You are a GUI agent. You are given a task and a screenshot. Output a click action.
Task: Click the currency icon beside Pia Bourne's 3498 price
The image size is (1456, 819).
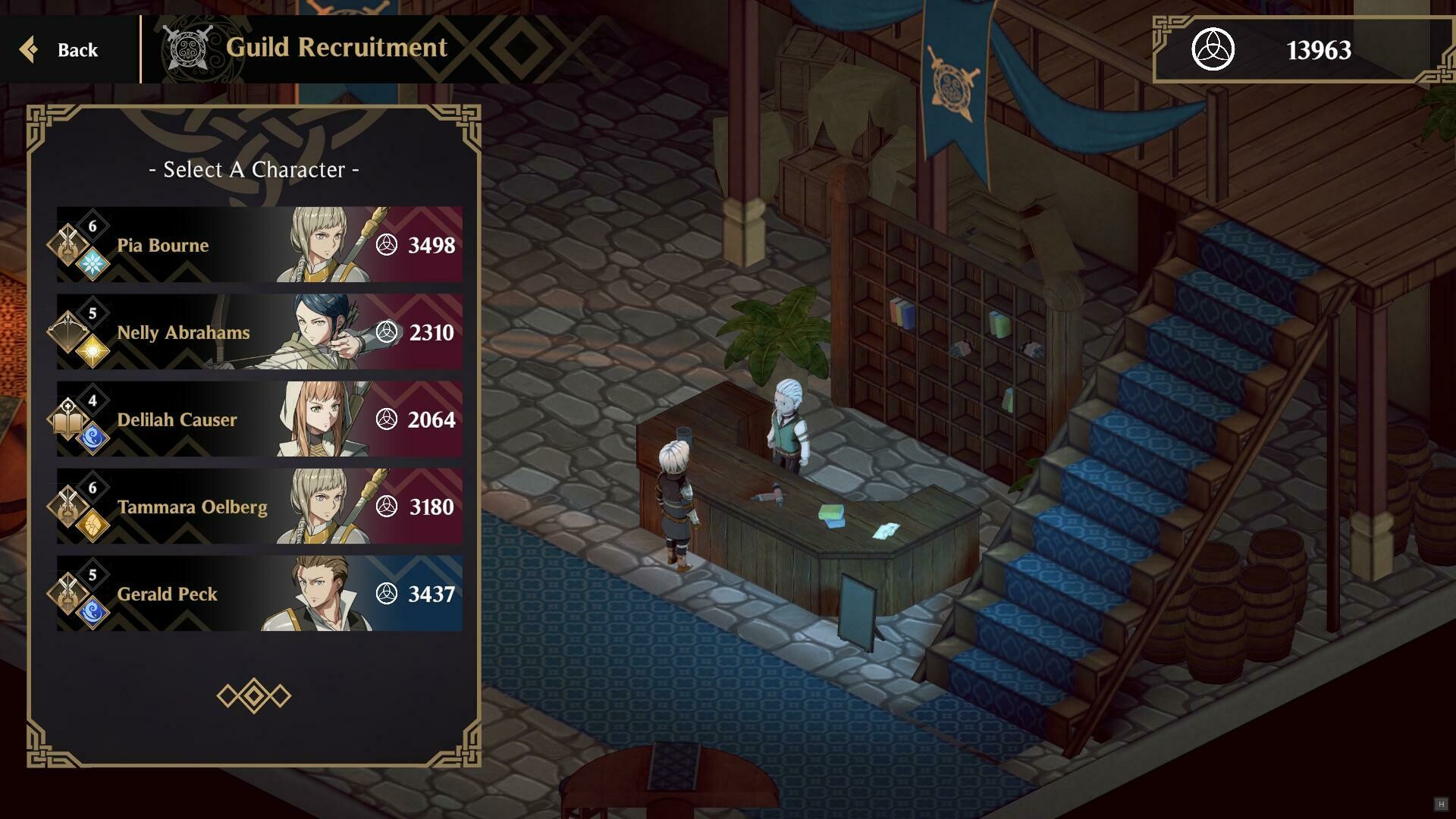coord(388,245)
